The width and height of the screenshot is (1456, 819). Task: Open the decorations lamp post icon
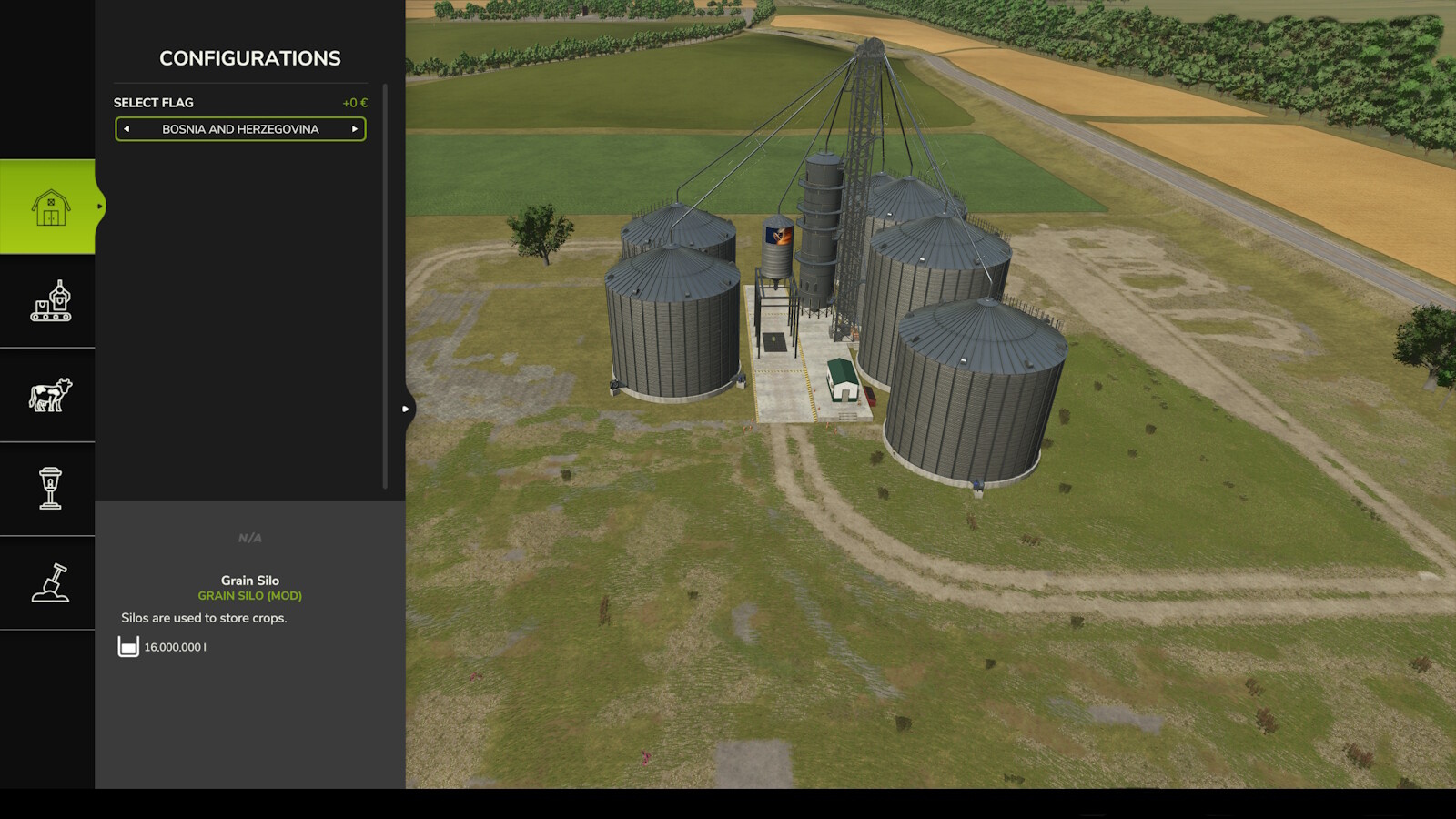point(50,489)
